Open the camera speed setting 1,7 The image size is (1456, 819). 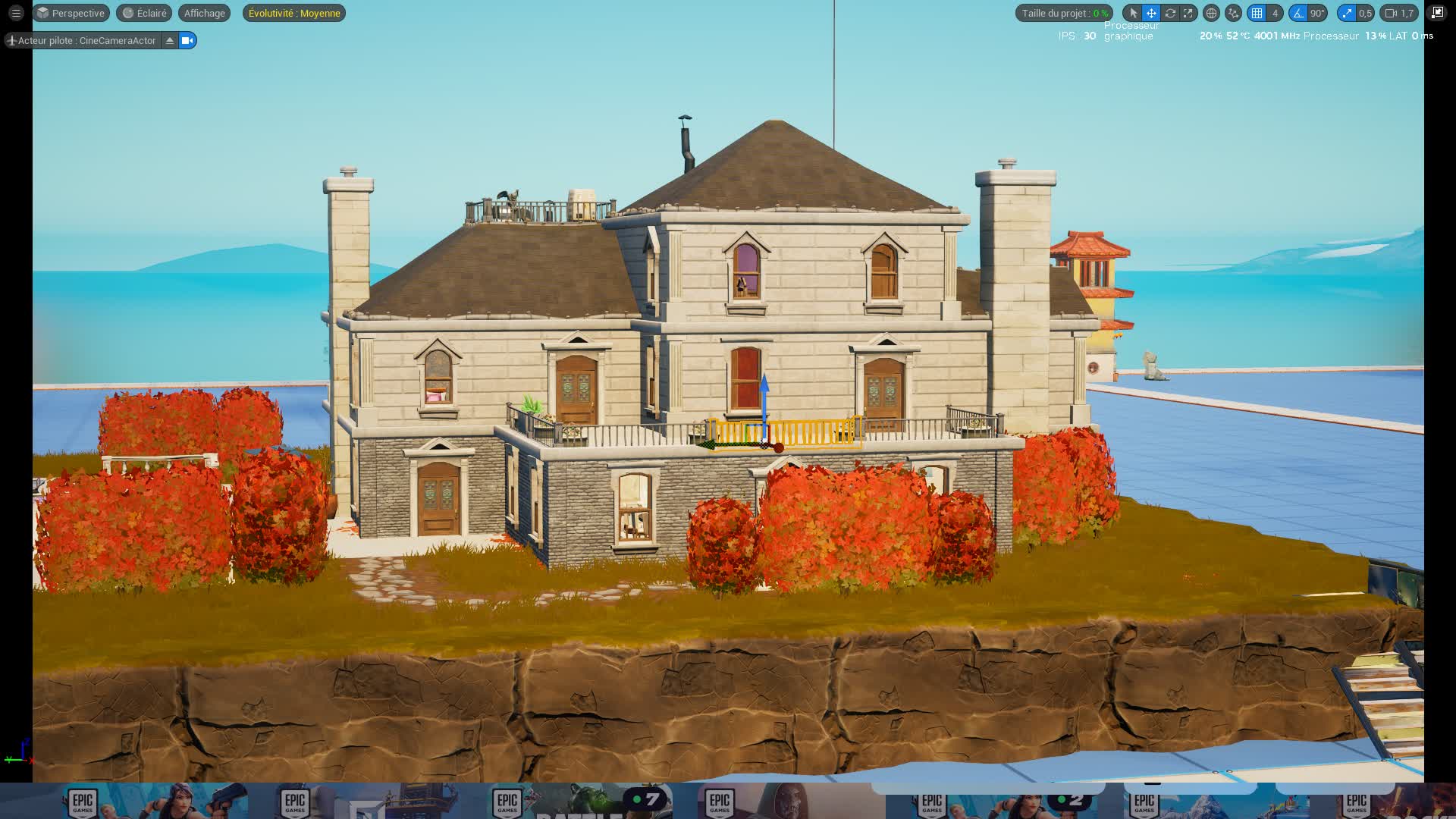pos(1400,13)
